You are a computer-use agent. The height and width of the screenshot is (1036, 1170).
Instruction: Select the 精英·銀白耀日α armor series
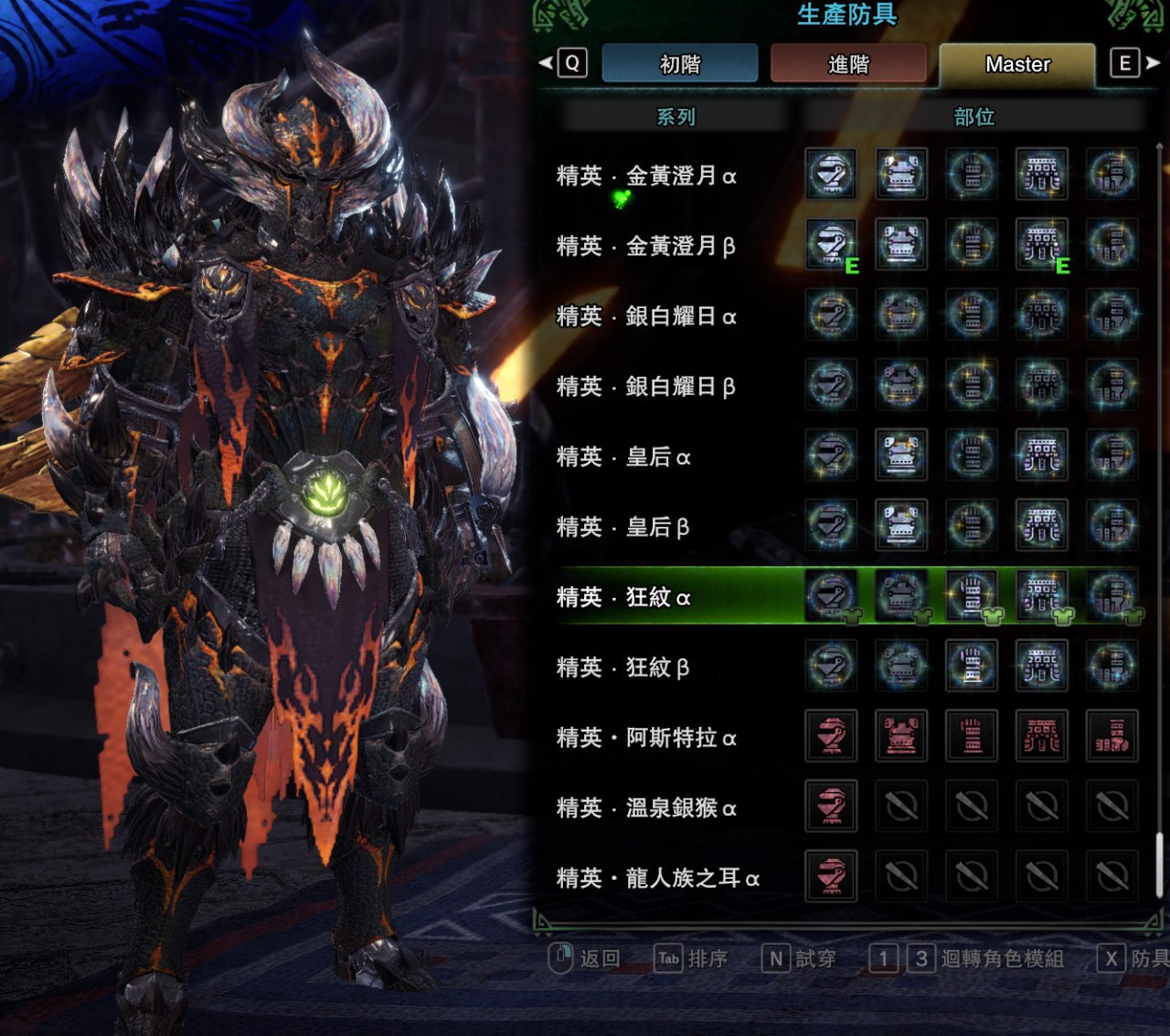(646, 316)
